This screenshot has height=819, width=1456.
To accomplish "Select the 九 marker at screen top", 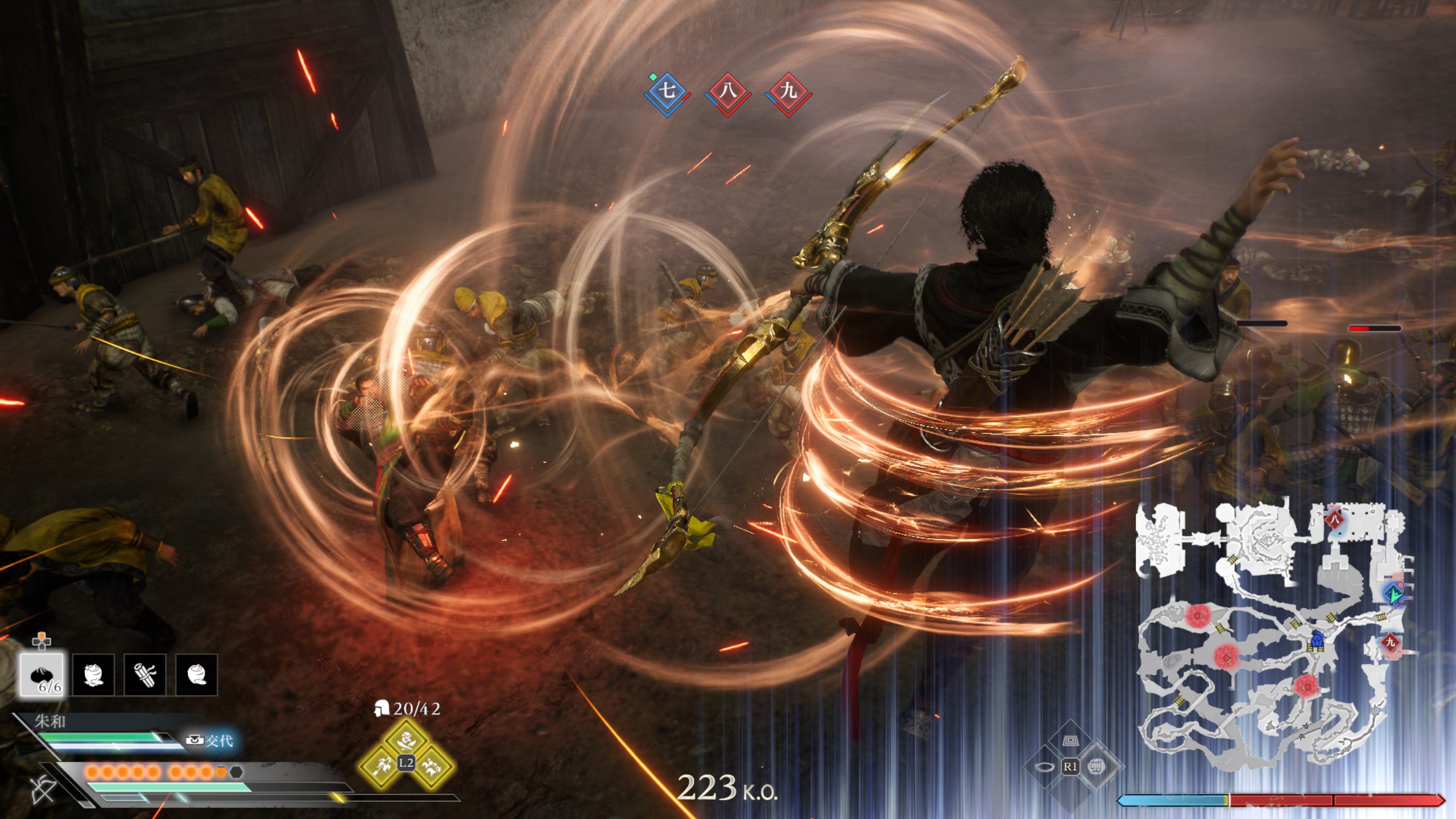I will [788, 90].
